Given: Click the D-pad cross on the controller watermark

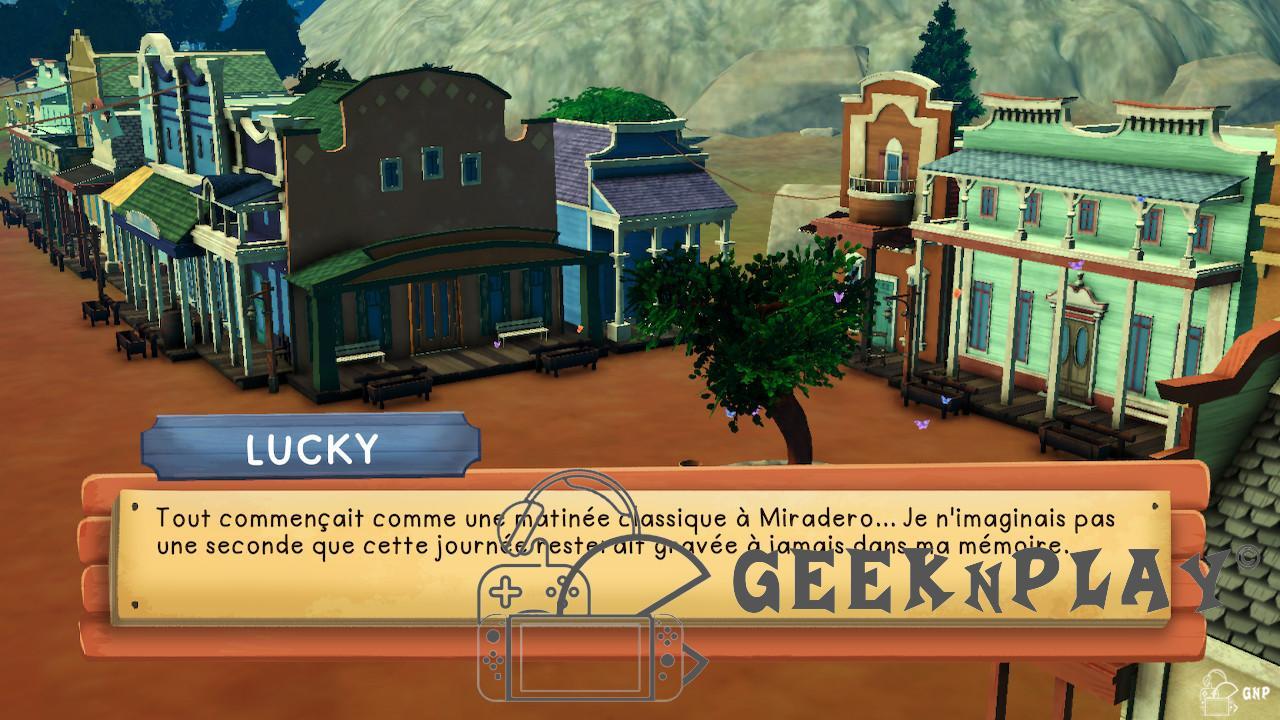Looking at the screenshot, I should [504, 590].
